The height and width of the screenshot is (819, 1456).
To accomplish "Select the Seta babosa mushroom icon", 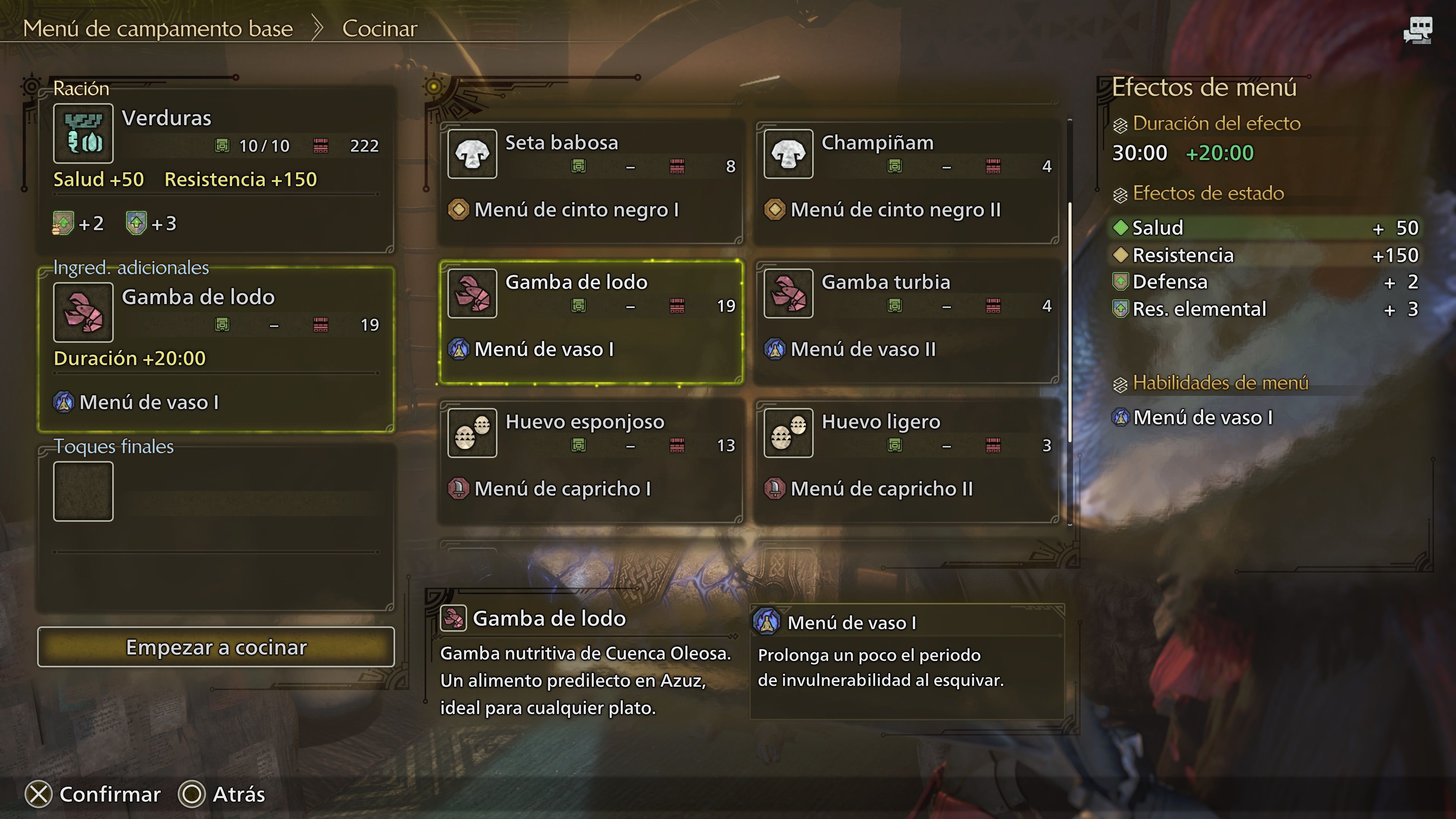I will 472,154.
